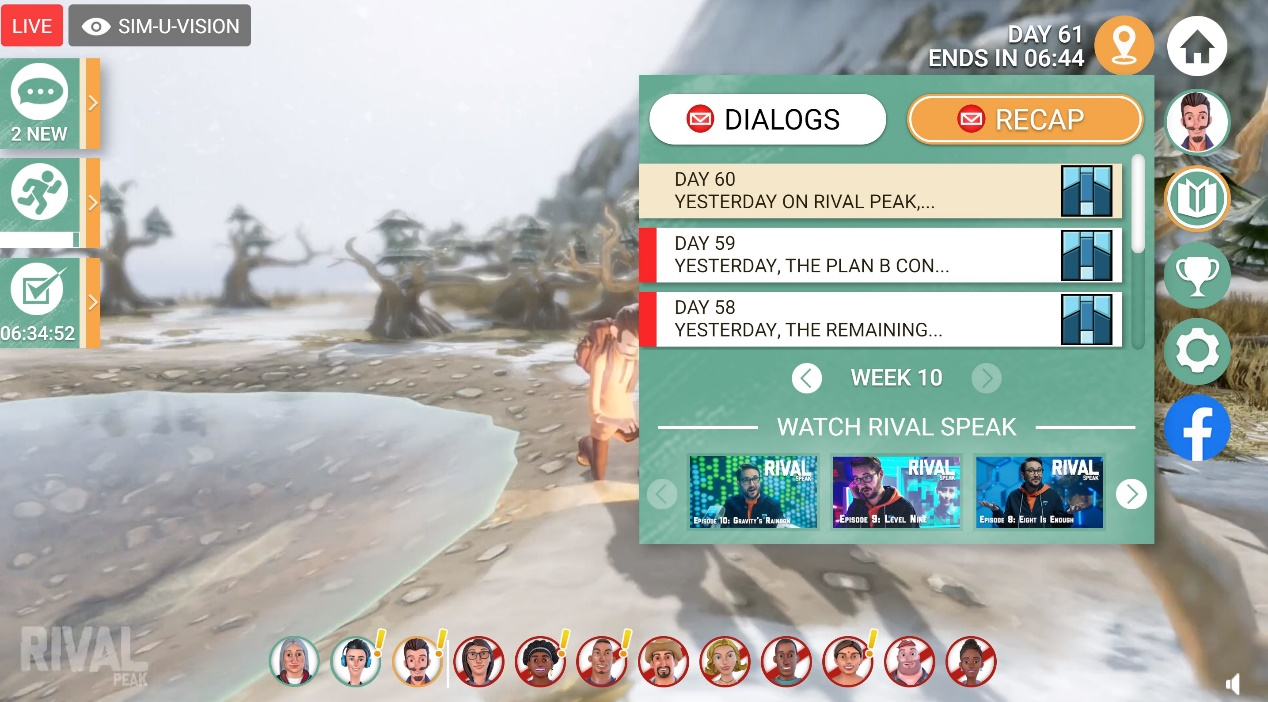Go to the previous week with left arrow
This screenshot has height=702, width=1268.
[x=806, y=378]
